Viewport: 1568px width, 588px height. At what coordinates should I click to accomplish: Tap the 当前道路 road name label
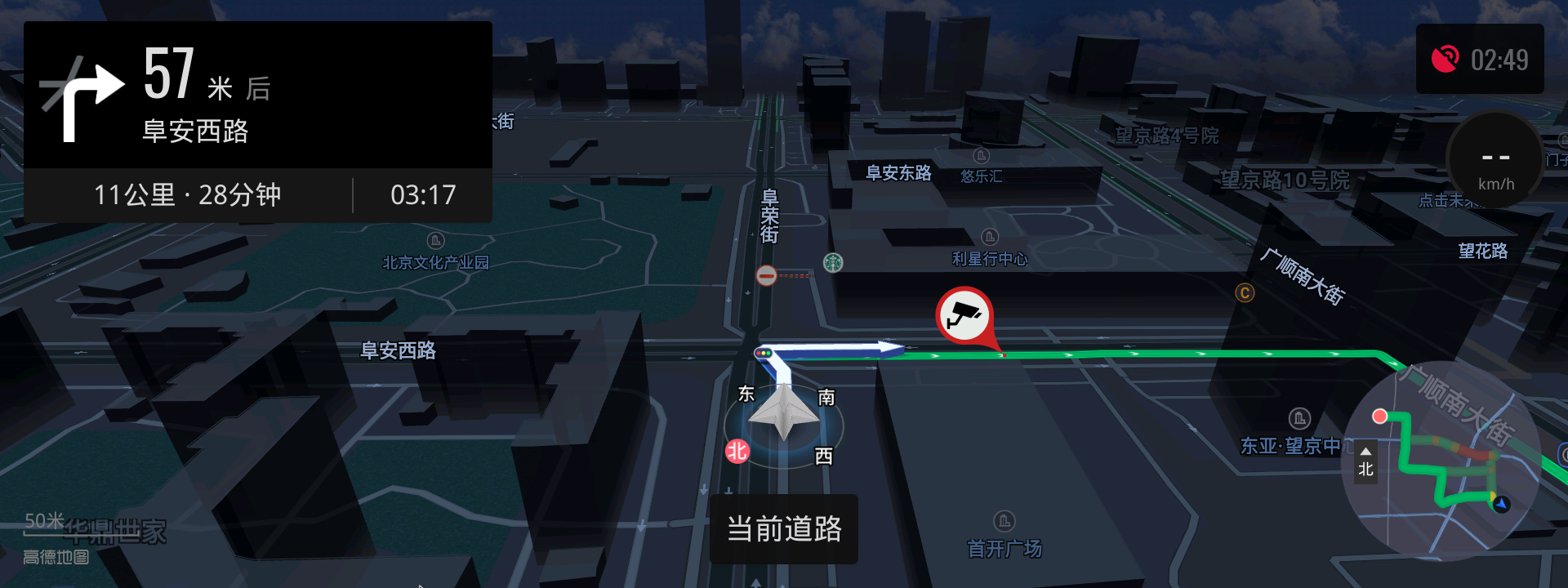783,529
